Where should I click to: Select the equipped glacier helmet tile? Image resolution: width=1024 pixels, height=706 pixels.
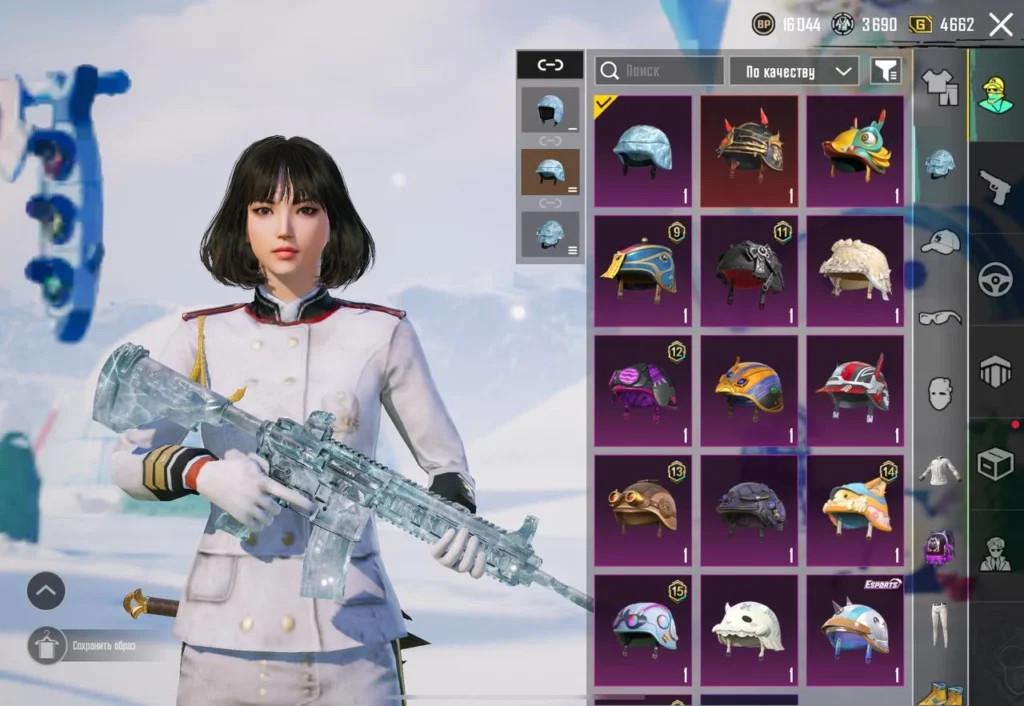coord(642,150)
